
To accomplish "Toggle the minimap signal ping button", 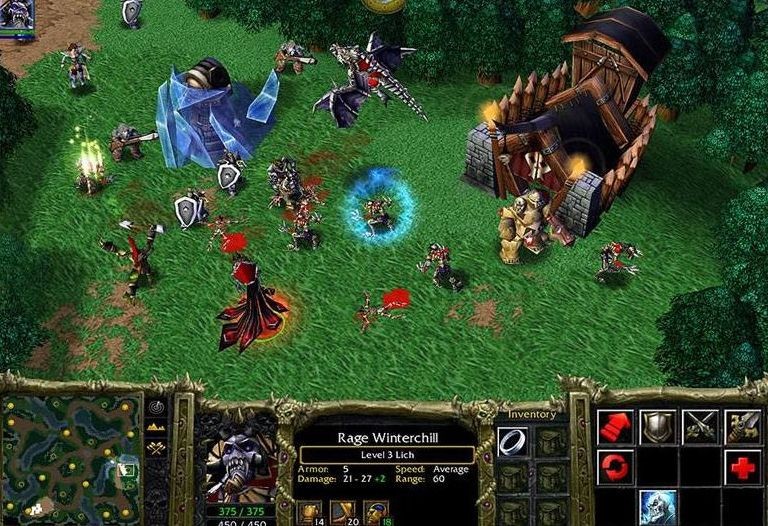I will 157,408.
